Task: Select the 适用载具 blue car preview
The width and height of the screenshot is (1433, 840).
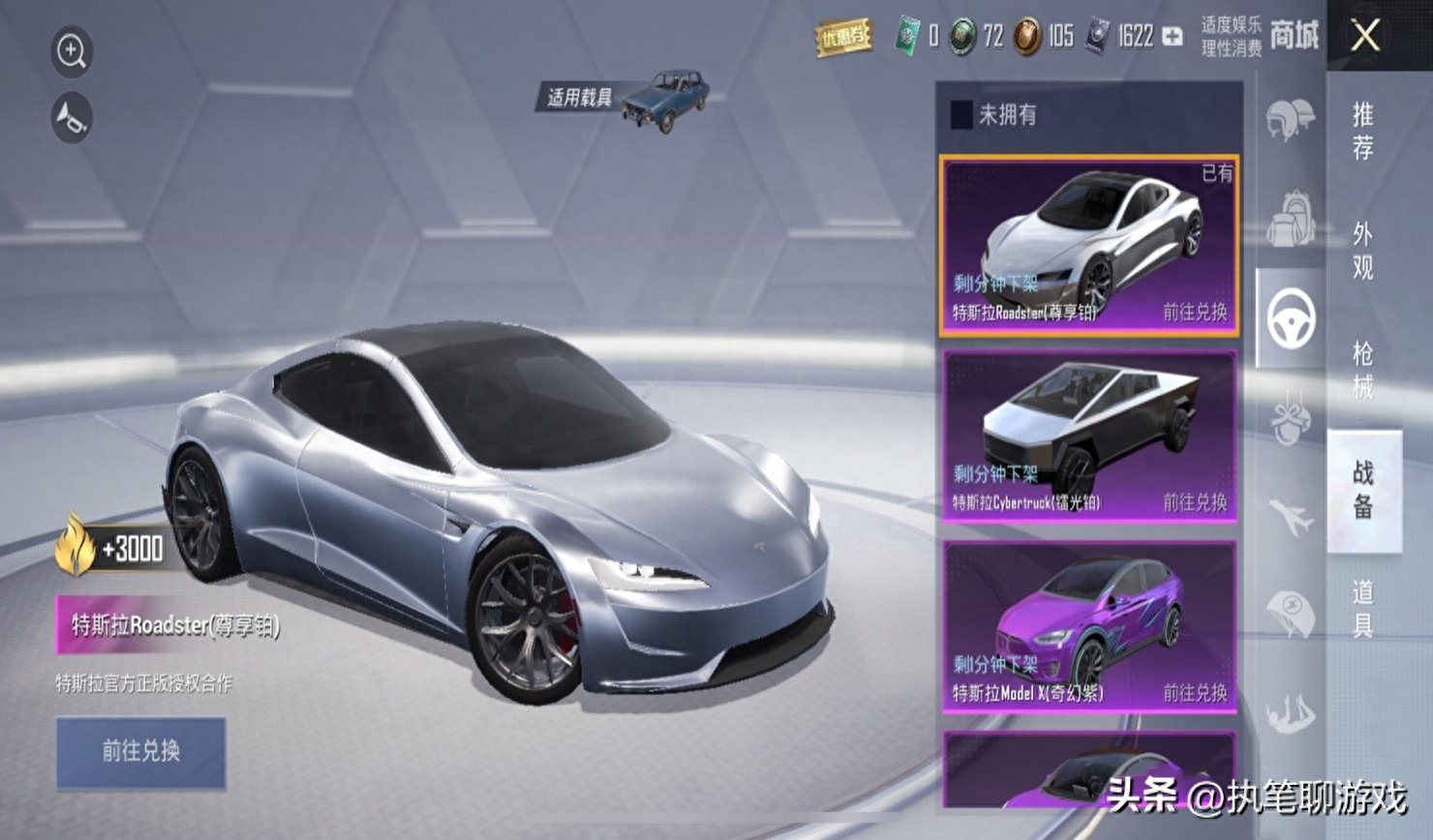Action: 666,97
